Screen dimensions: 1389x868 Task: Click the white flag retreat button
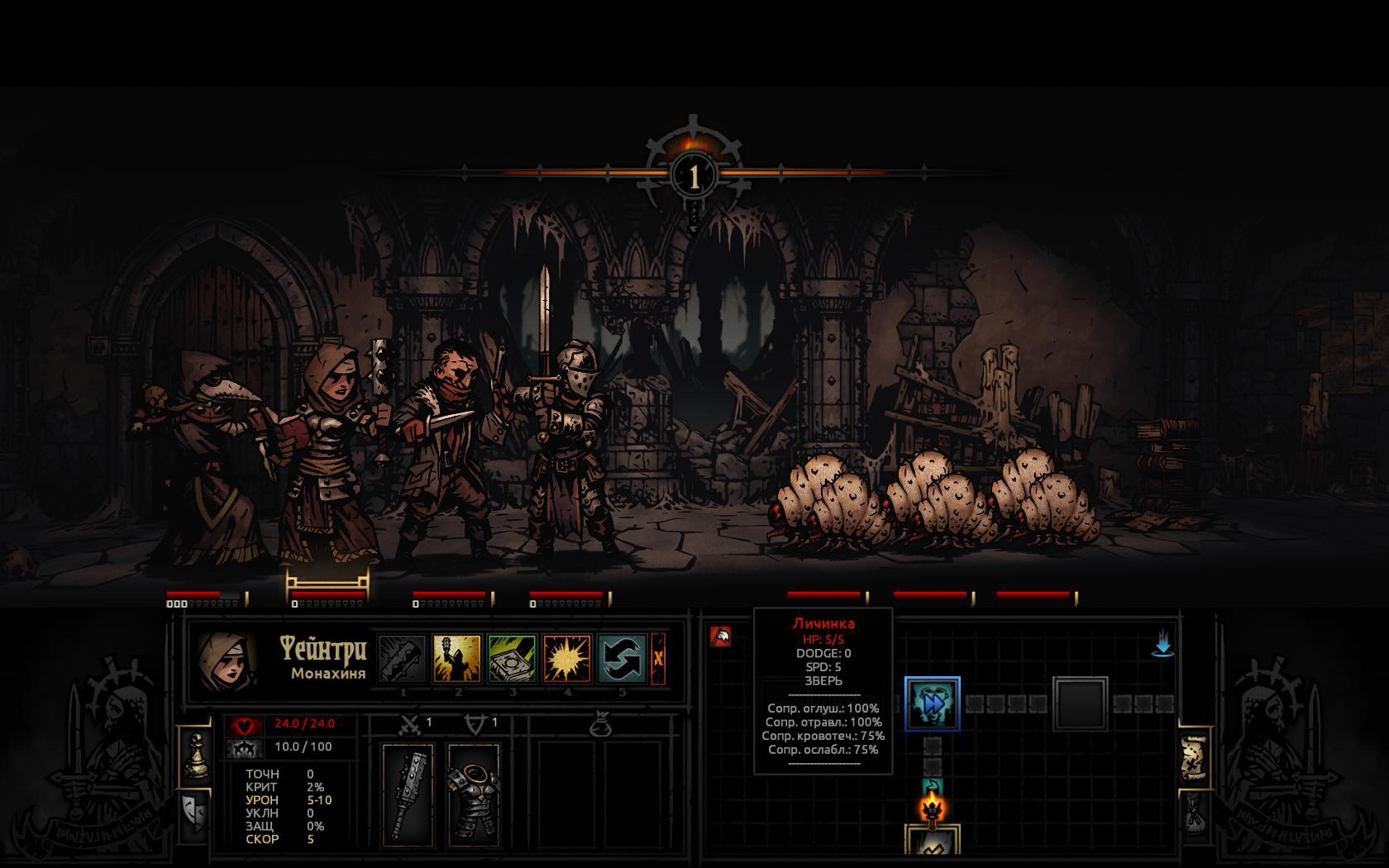[720, 637]
